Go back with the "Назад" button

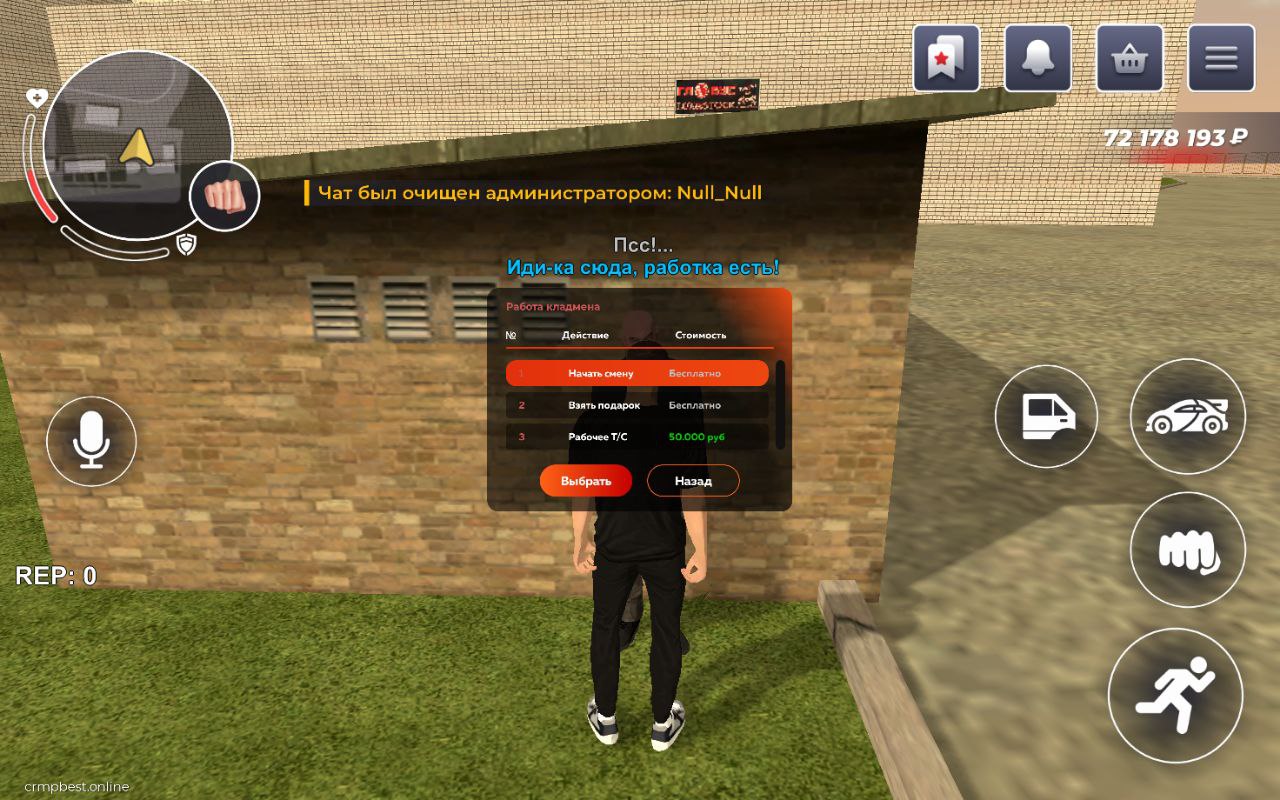click(x=693, y=481)
